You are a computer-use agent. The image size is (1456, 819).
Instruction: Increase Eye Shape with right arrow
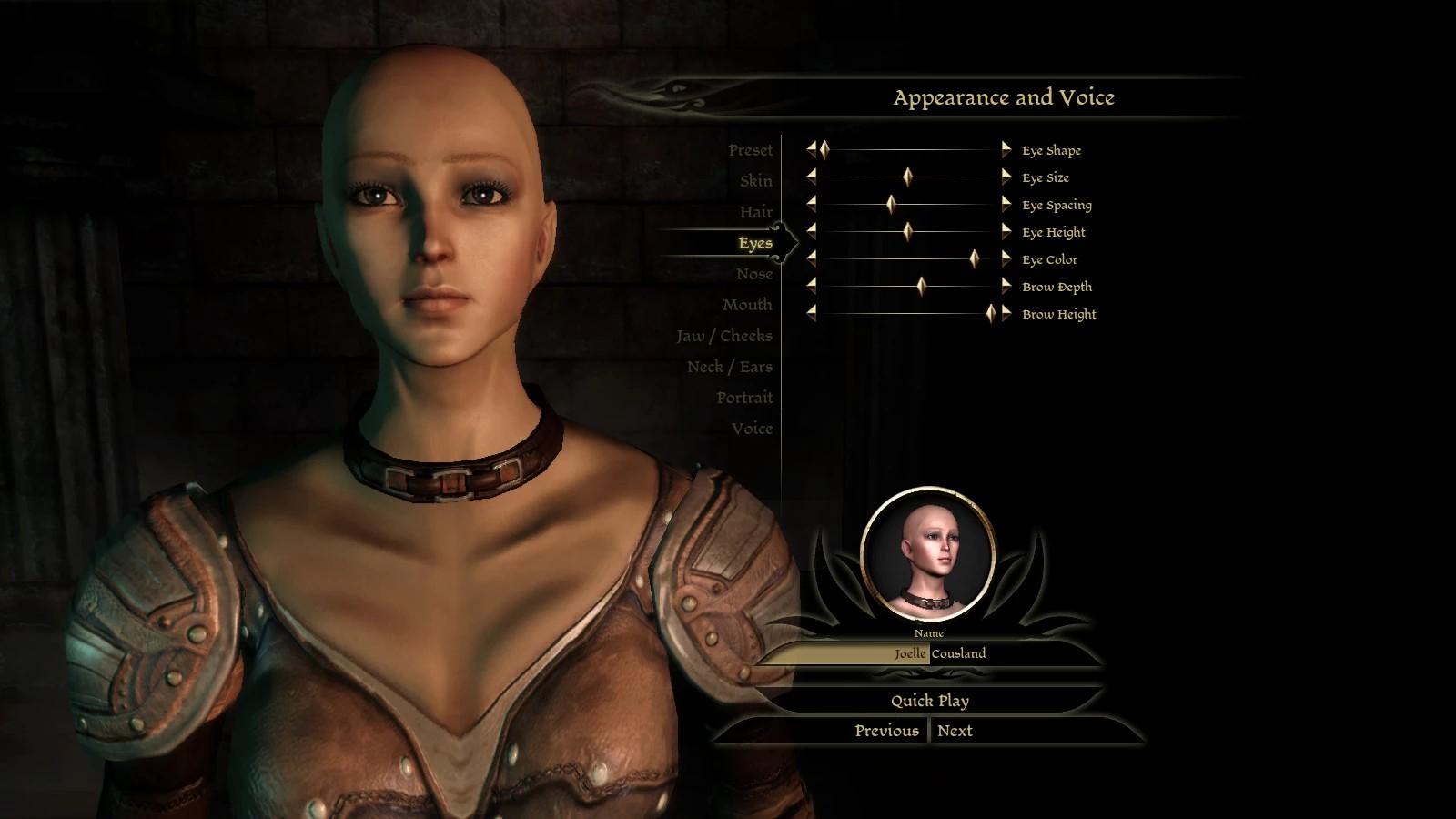(1006, 150)
